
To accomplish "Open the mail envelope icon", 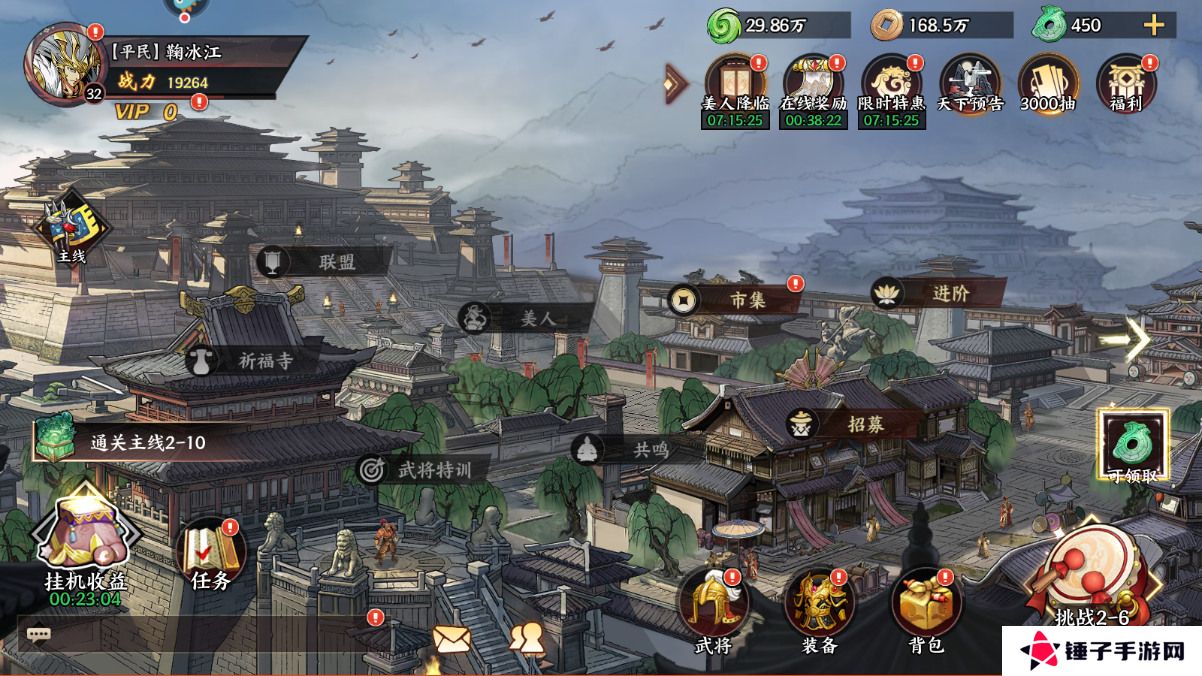I will point(452,638).
